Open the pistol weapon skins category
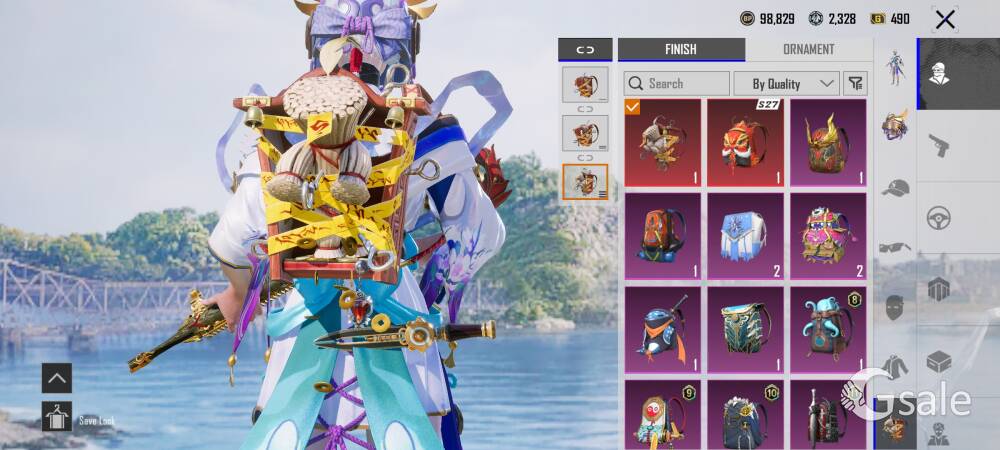 pos(938,145)
